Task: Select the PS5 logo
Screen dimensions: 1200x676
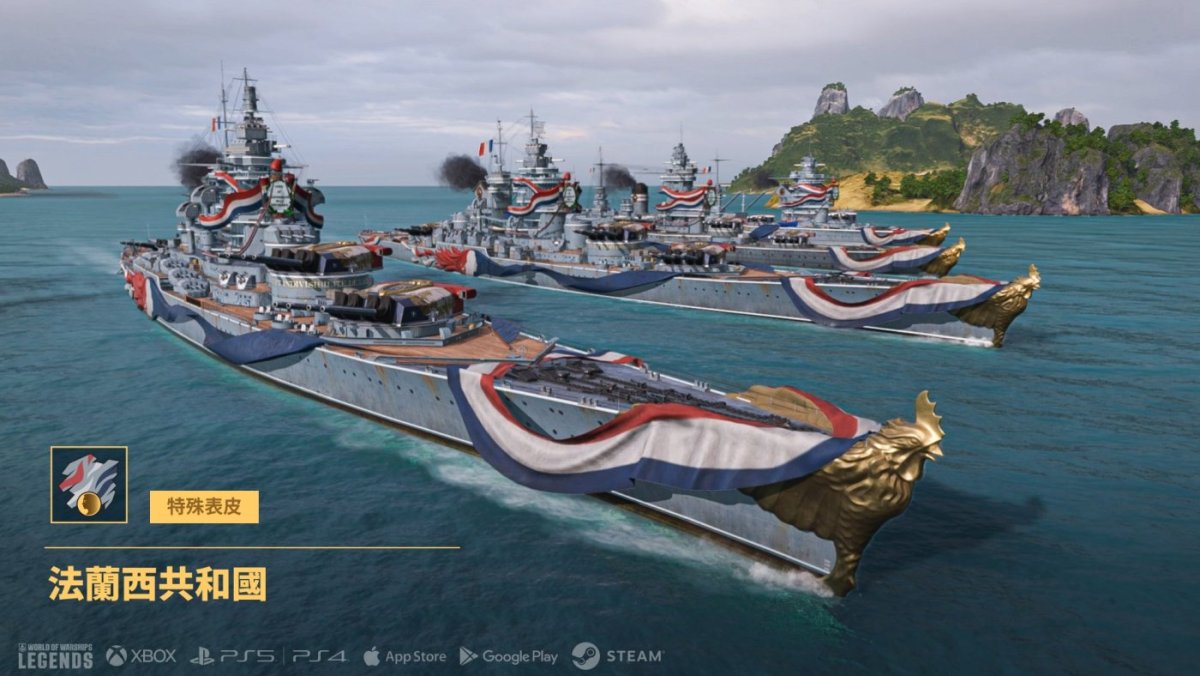Action: point(233,656)
